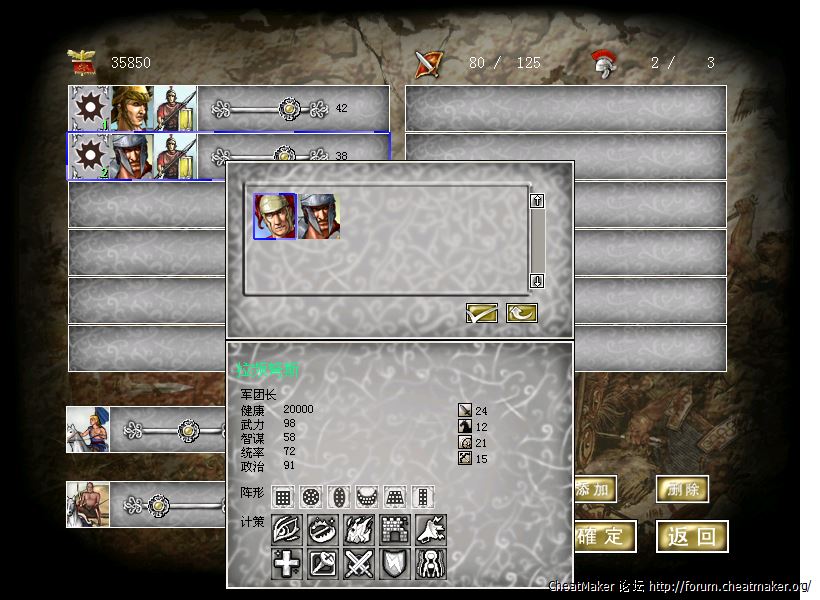
Task: Click the general list scroll-down arrow
Action: 537,280
